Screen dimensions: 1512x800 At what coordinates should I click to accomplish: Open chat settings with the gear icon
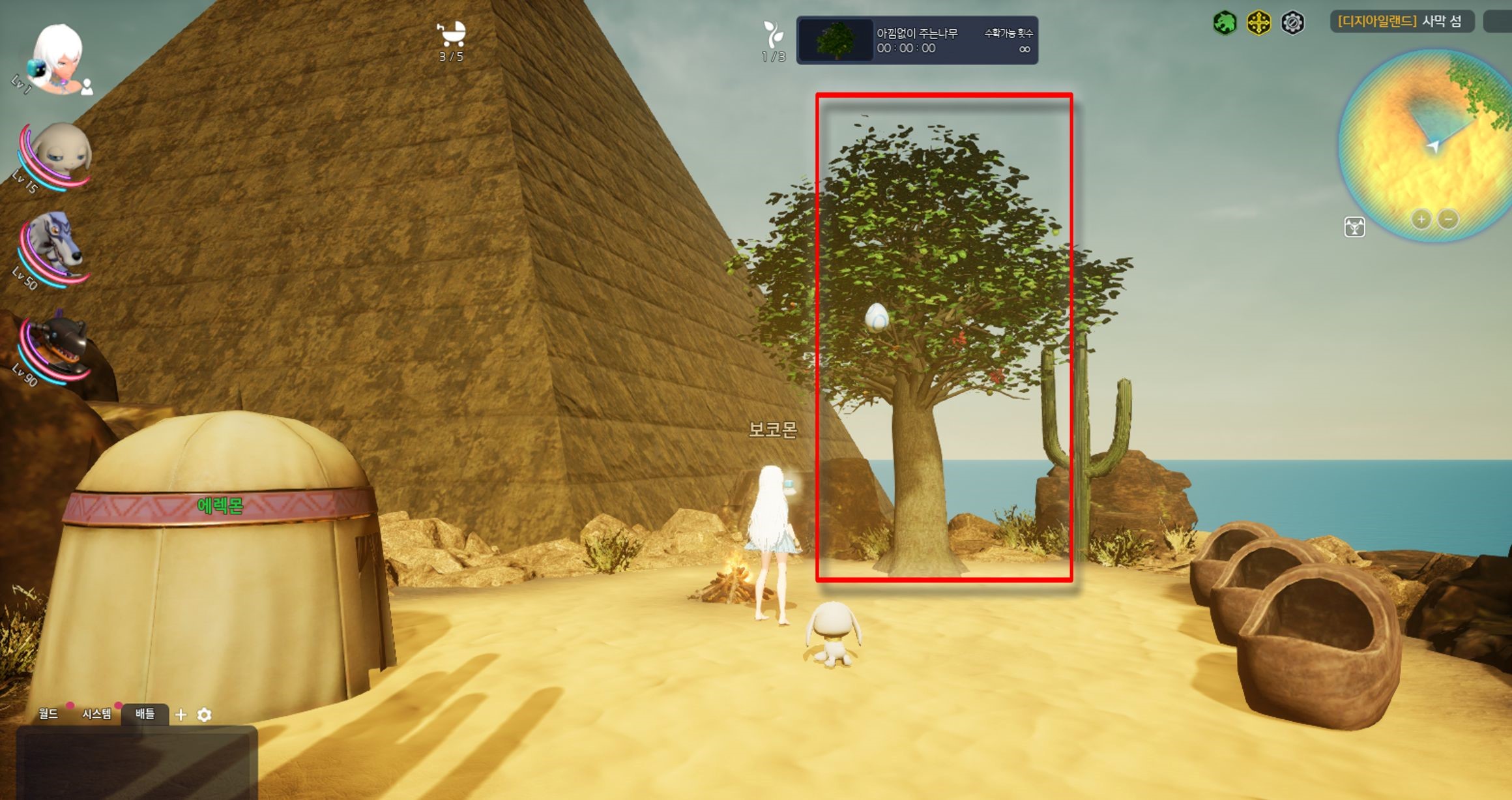pyautogui.click(x=204, y=715)
